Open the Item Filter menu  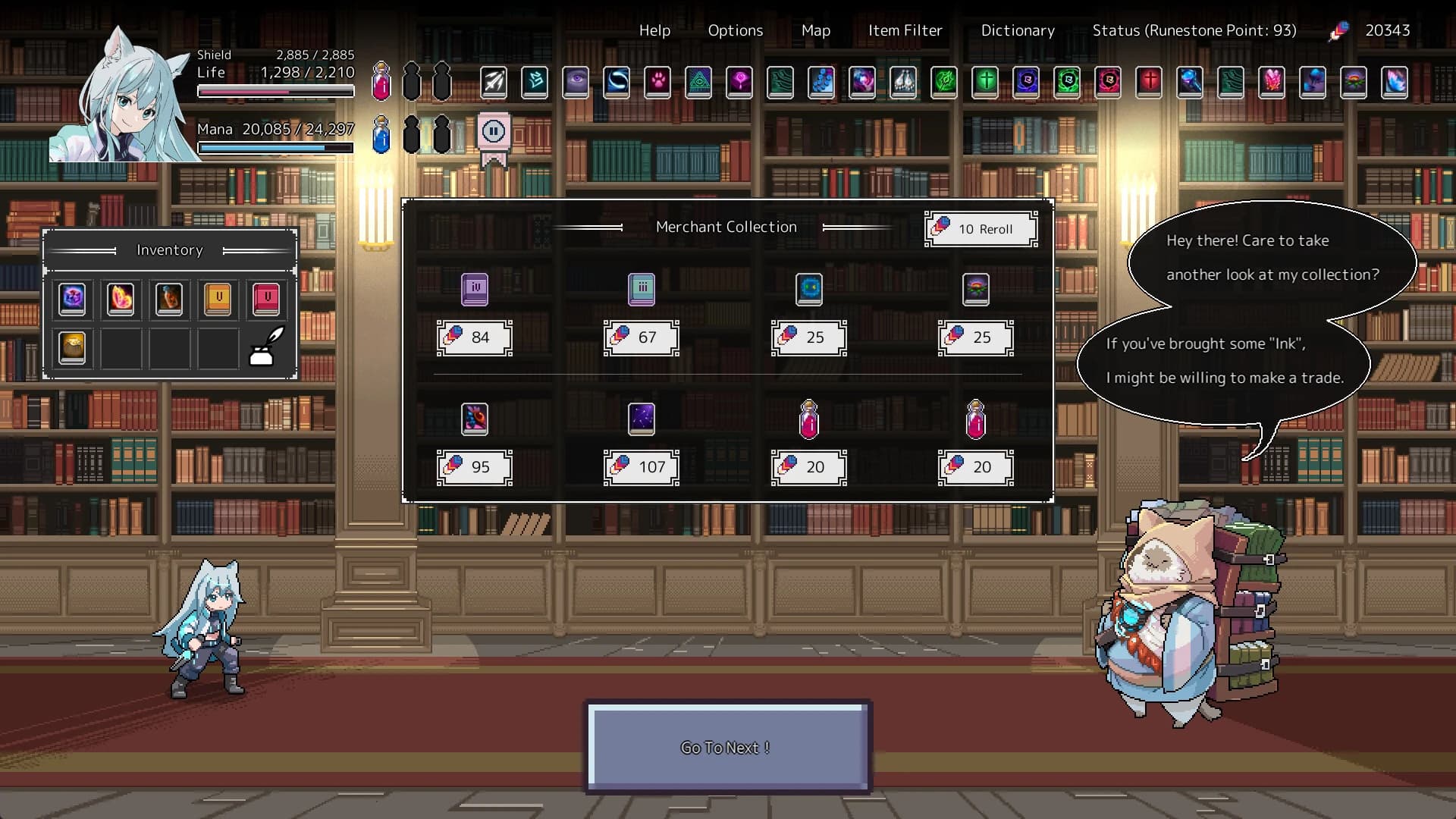(x=905, y=30)
